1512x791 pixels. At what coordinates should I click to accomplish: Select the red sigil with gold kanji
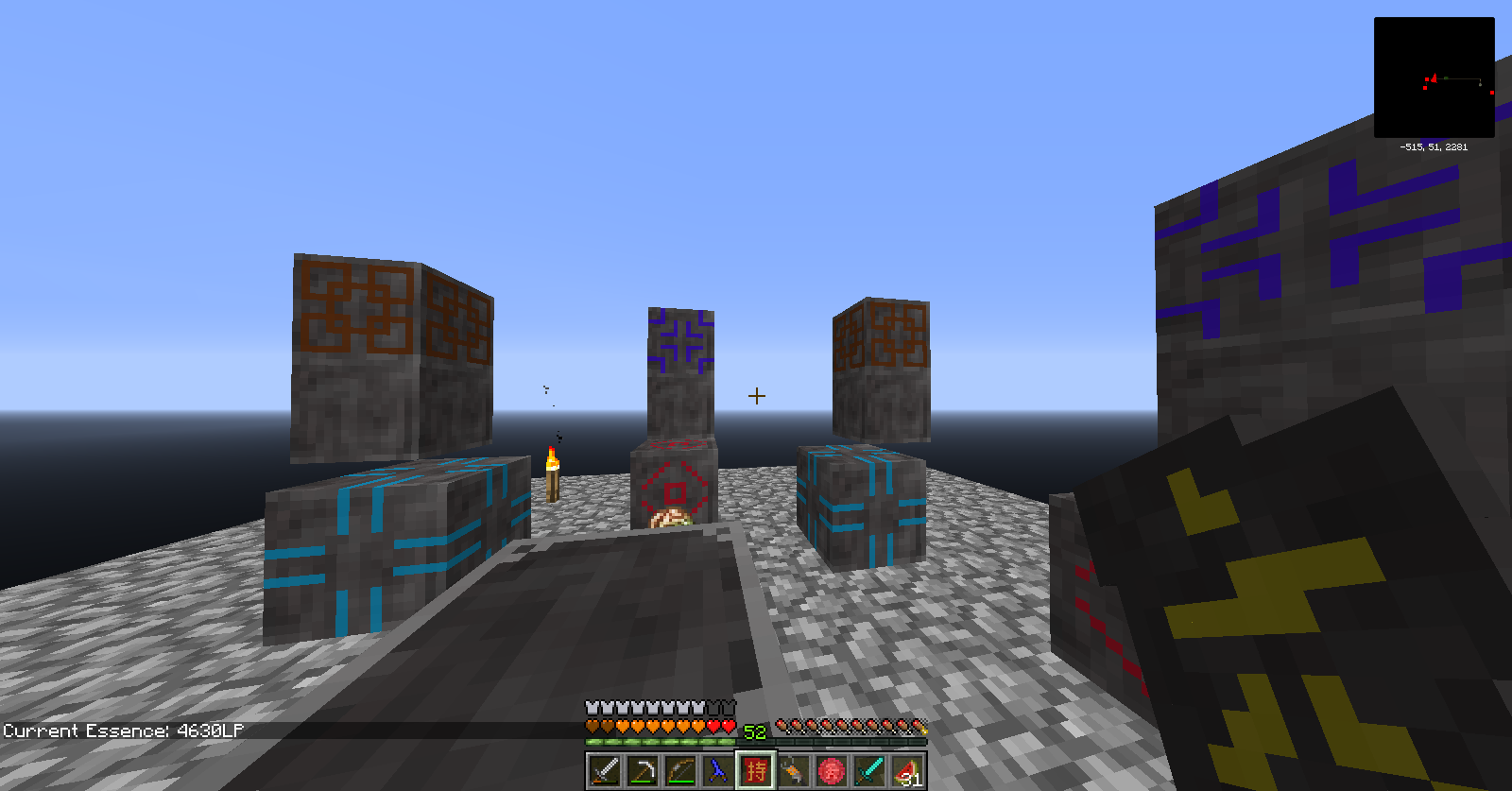[756, 771]
